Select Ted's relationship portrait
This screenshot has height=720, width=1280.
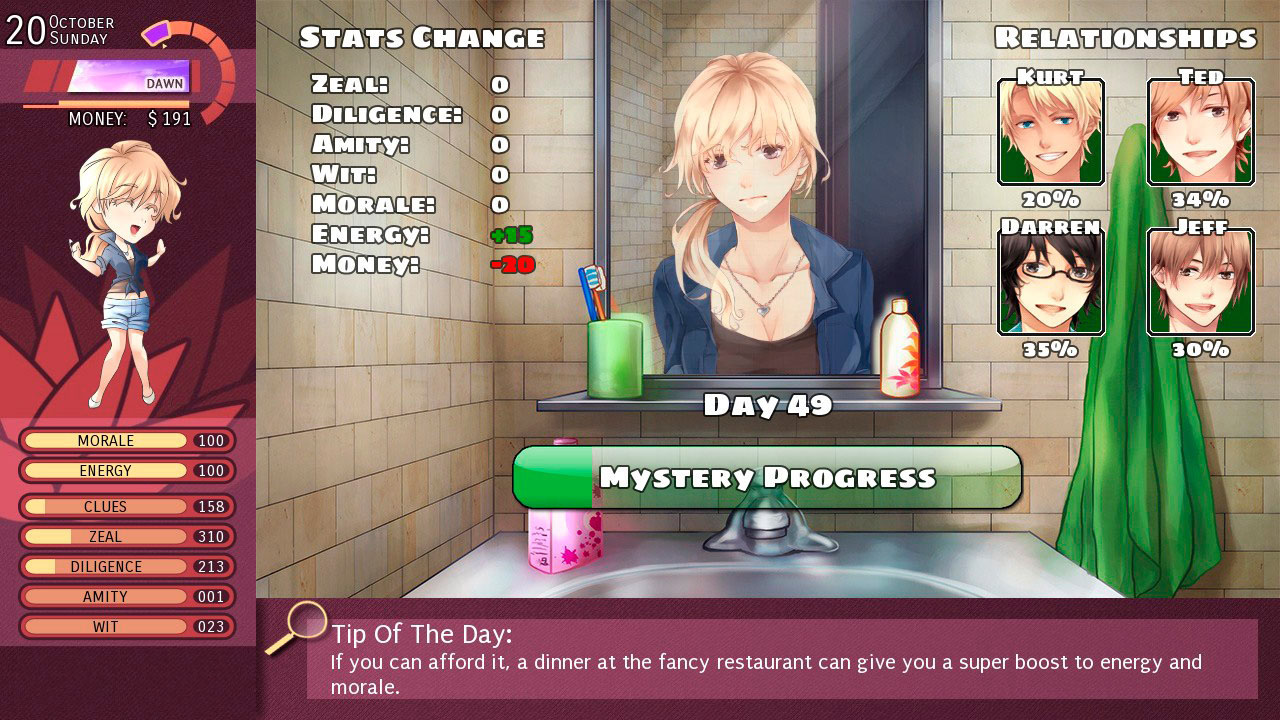(1199, 132)
